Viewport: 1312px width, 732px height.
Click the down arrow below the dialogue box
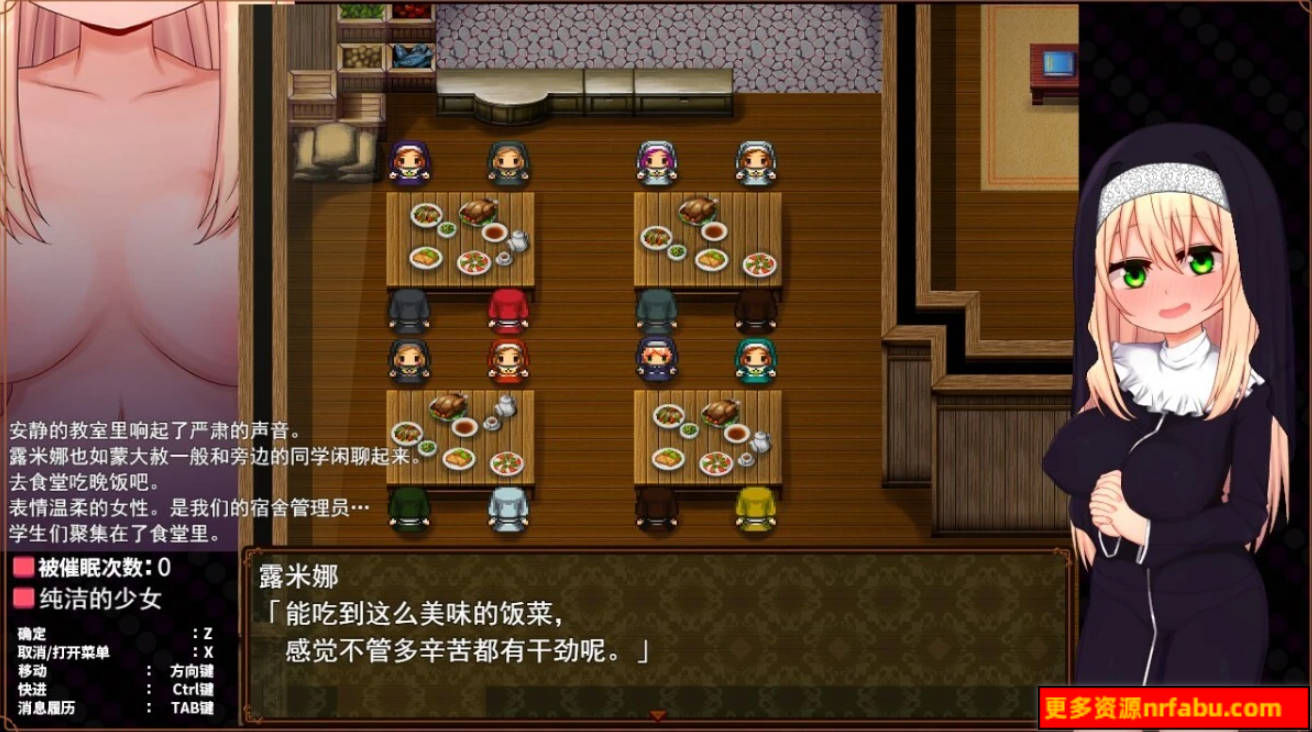coord(659,713)
